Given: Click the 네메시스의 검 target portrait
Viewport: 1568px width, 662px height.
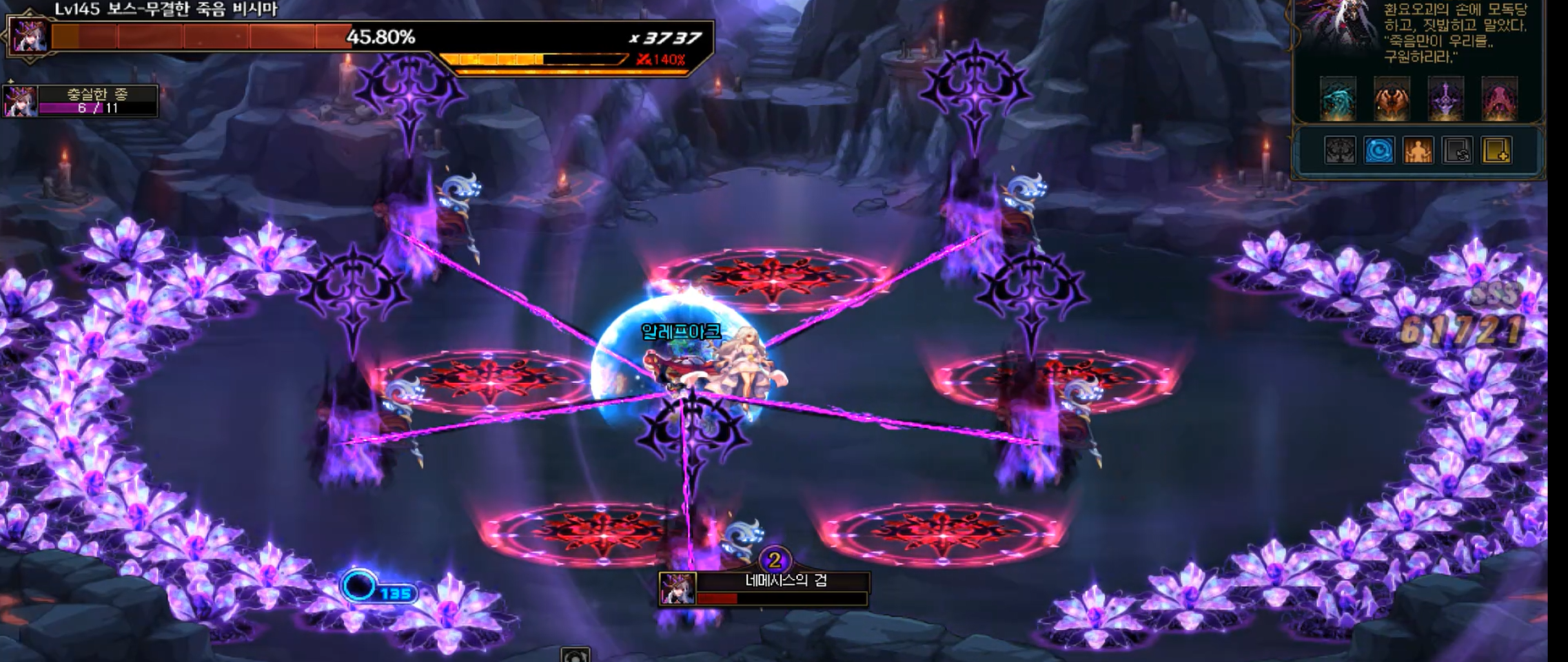Looking at the screenshot, I should click(x=677, y=588).
